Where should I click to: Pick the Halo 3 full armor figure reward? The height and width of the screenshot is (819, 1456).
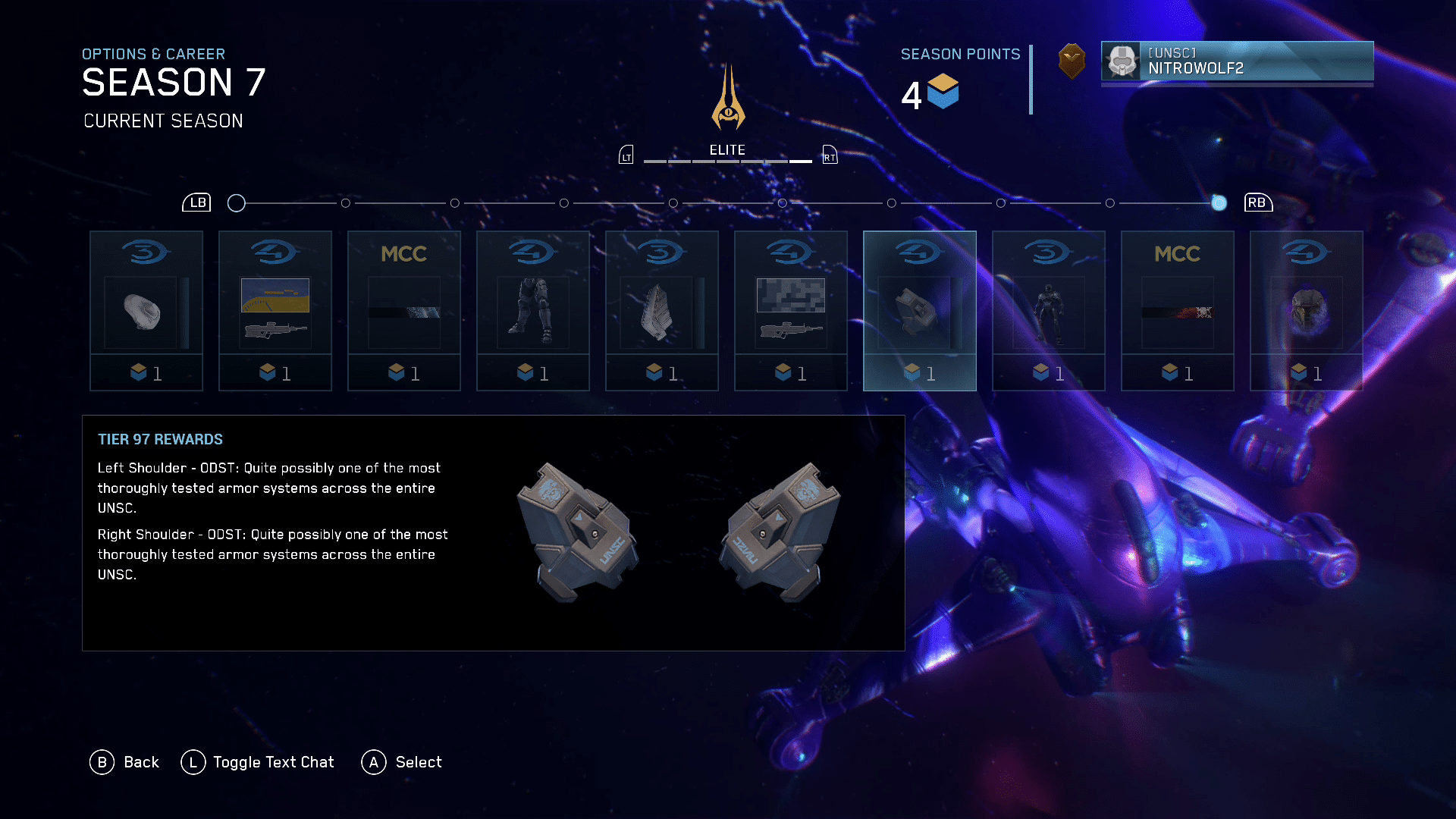(x=1049, y=311)
